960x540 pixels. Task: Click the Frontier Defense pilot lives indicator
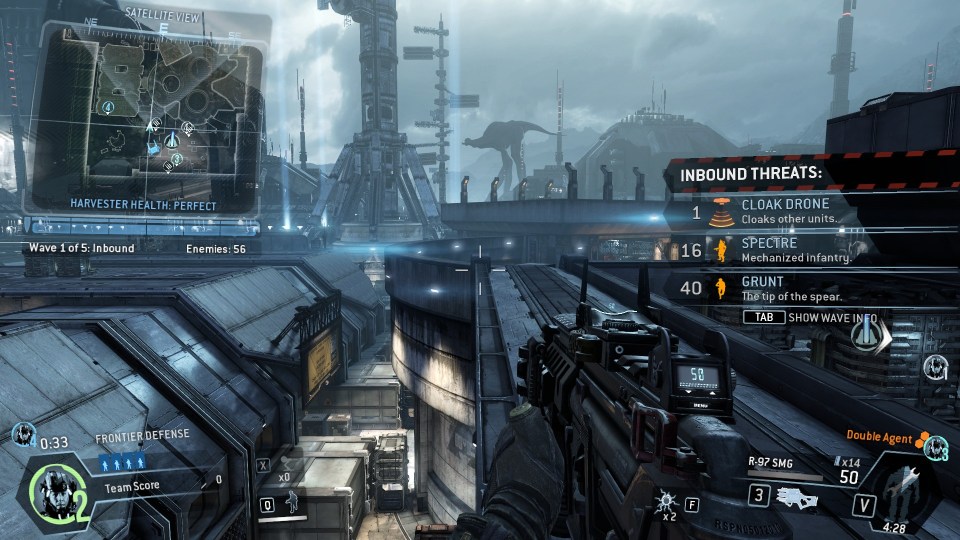click(x=122, y=462)
